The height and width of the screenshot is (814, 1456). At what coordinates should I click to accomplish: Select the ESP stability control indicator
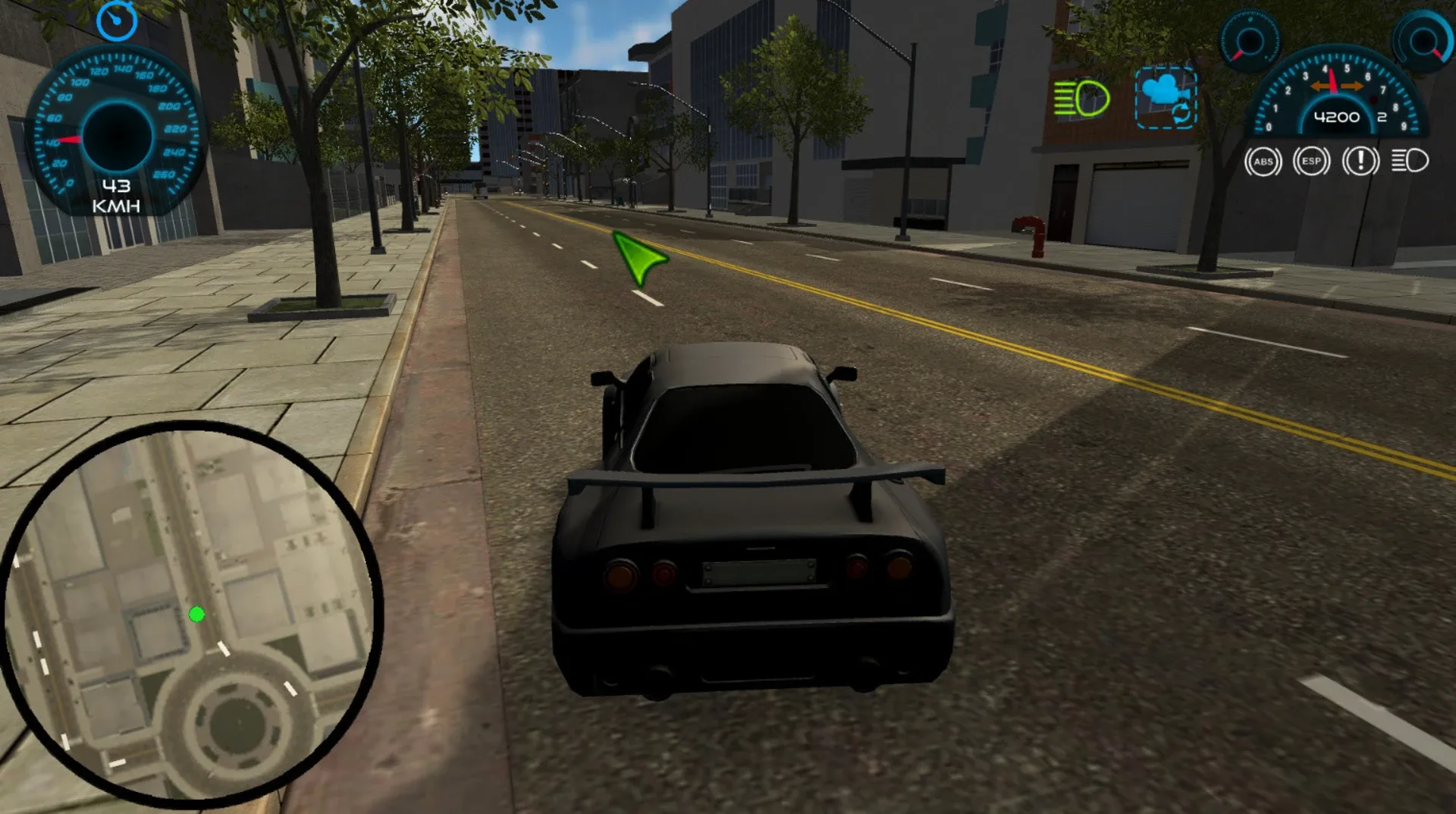pos(1312,162)
